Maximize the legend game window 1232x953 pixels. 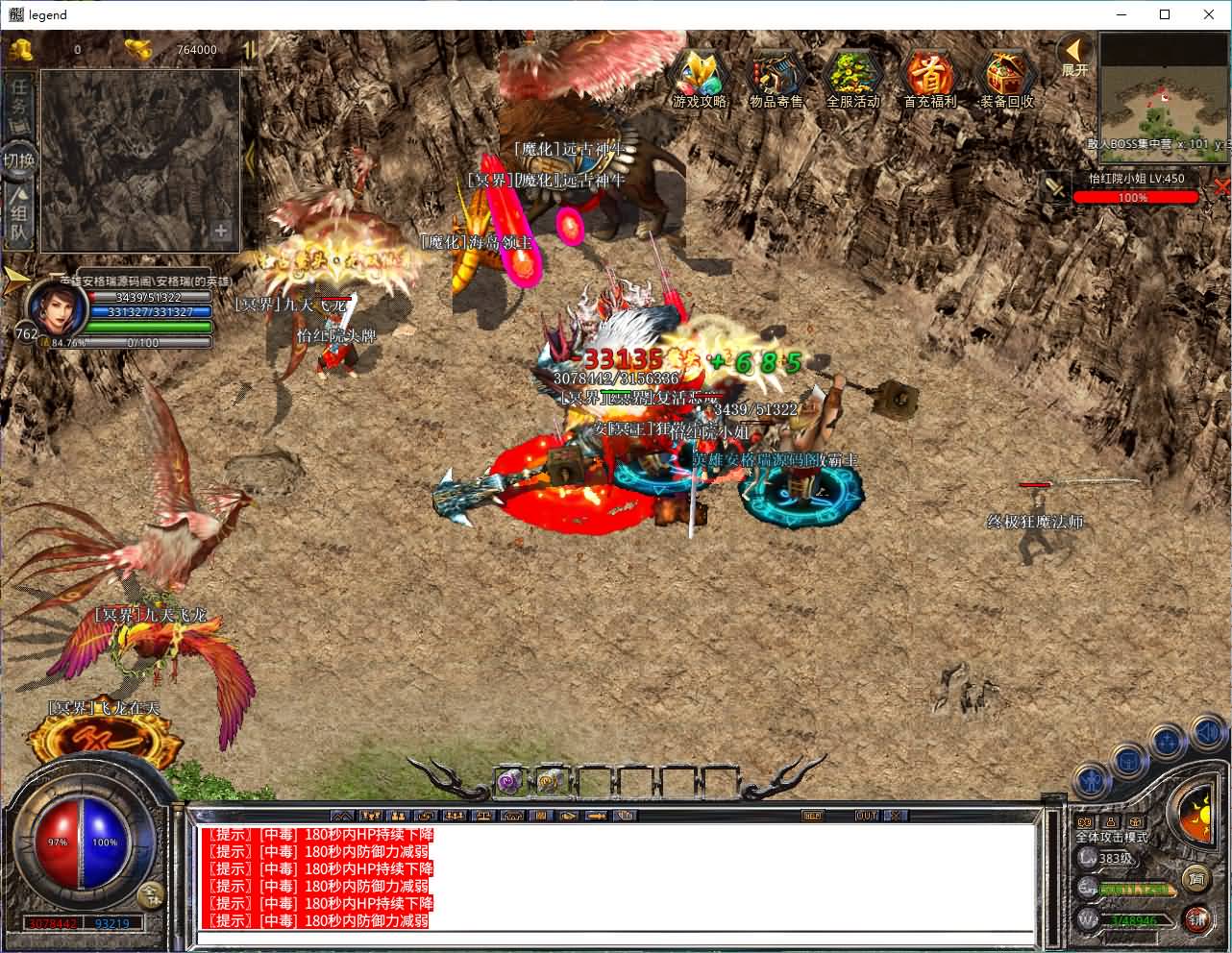1165,14
